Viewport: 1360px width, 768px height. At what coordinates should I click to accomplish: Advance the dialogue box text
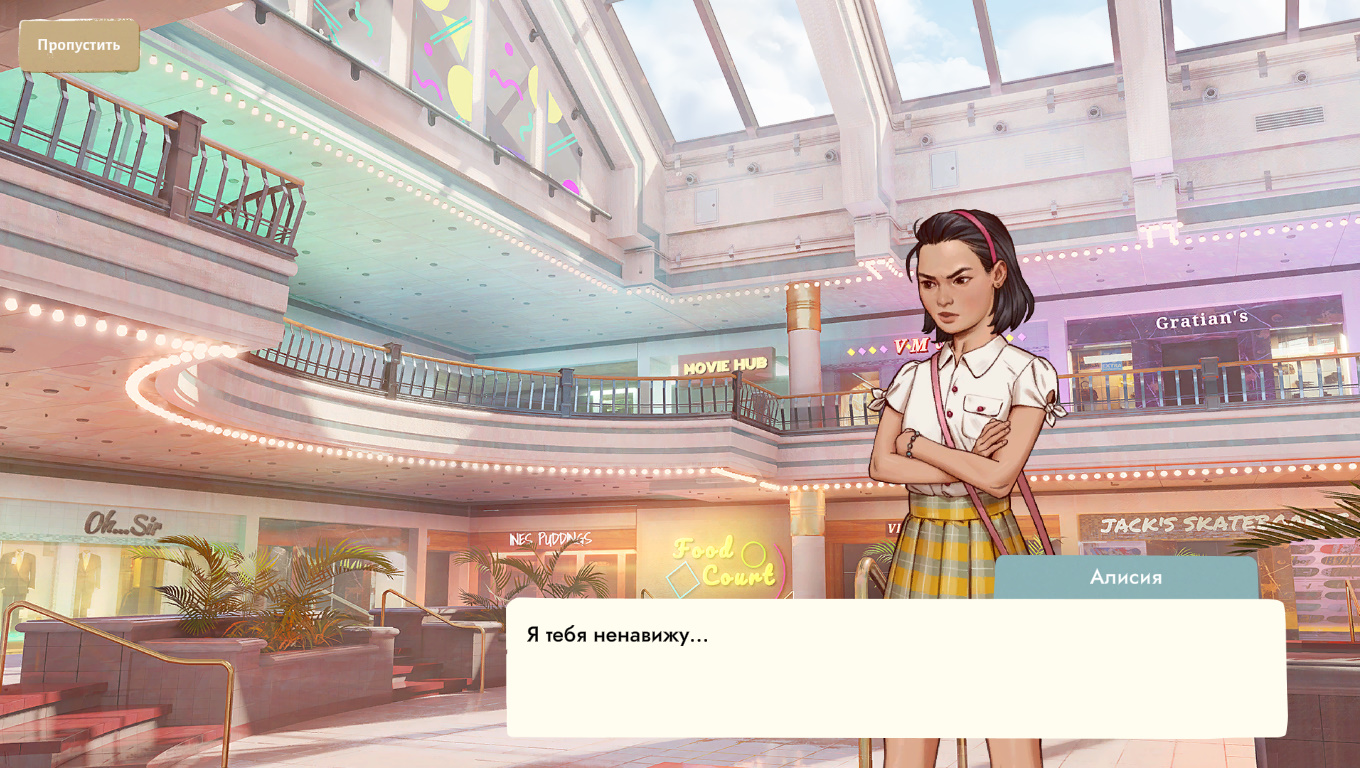(895, 668)
